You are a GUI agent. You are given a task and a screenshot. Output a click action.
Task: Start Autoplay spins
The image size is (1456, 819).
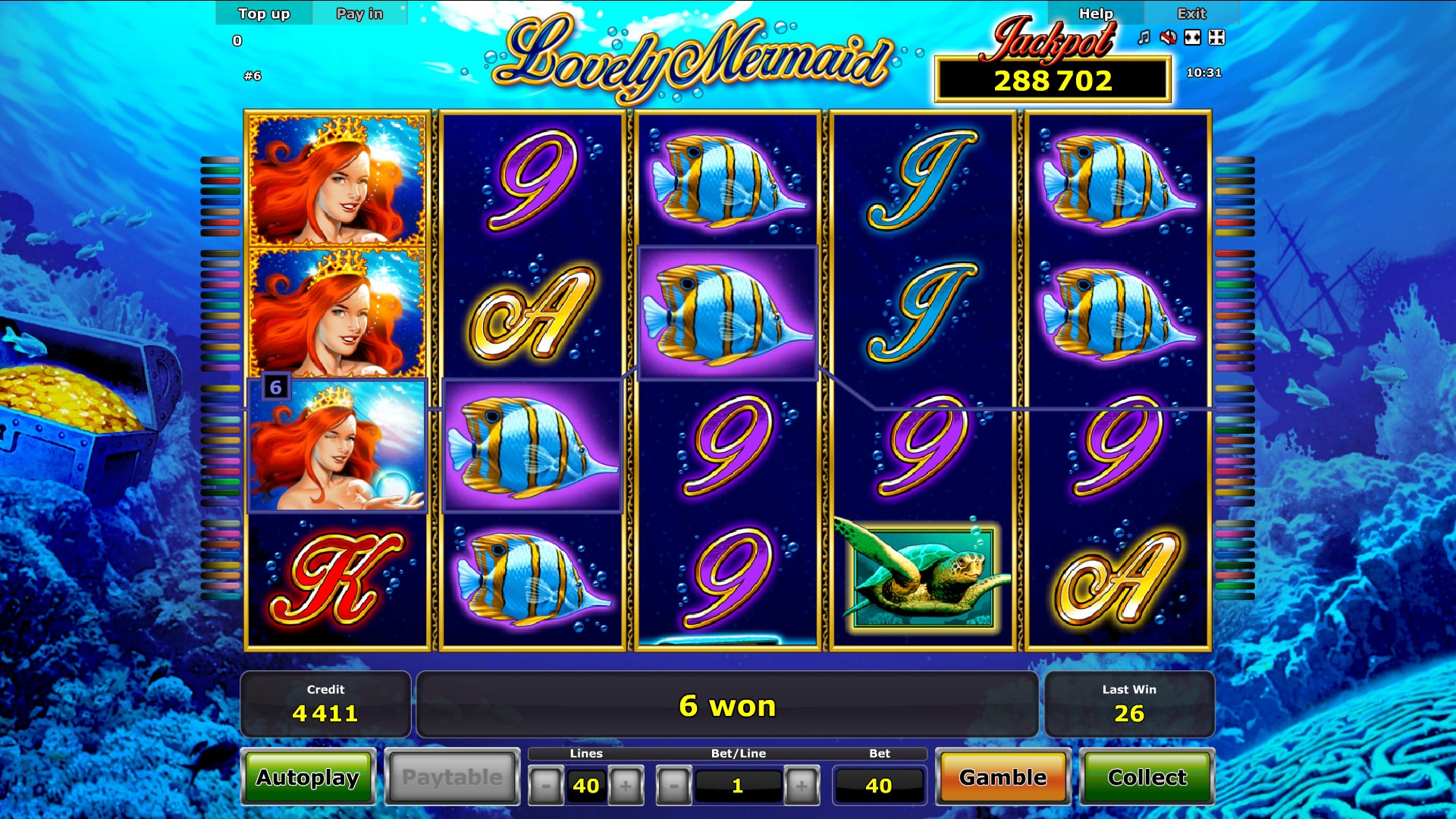tap(308, 777)
